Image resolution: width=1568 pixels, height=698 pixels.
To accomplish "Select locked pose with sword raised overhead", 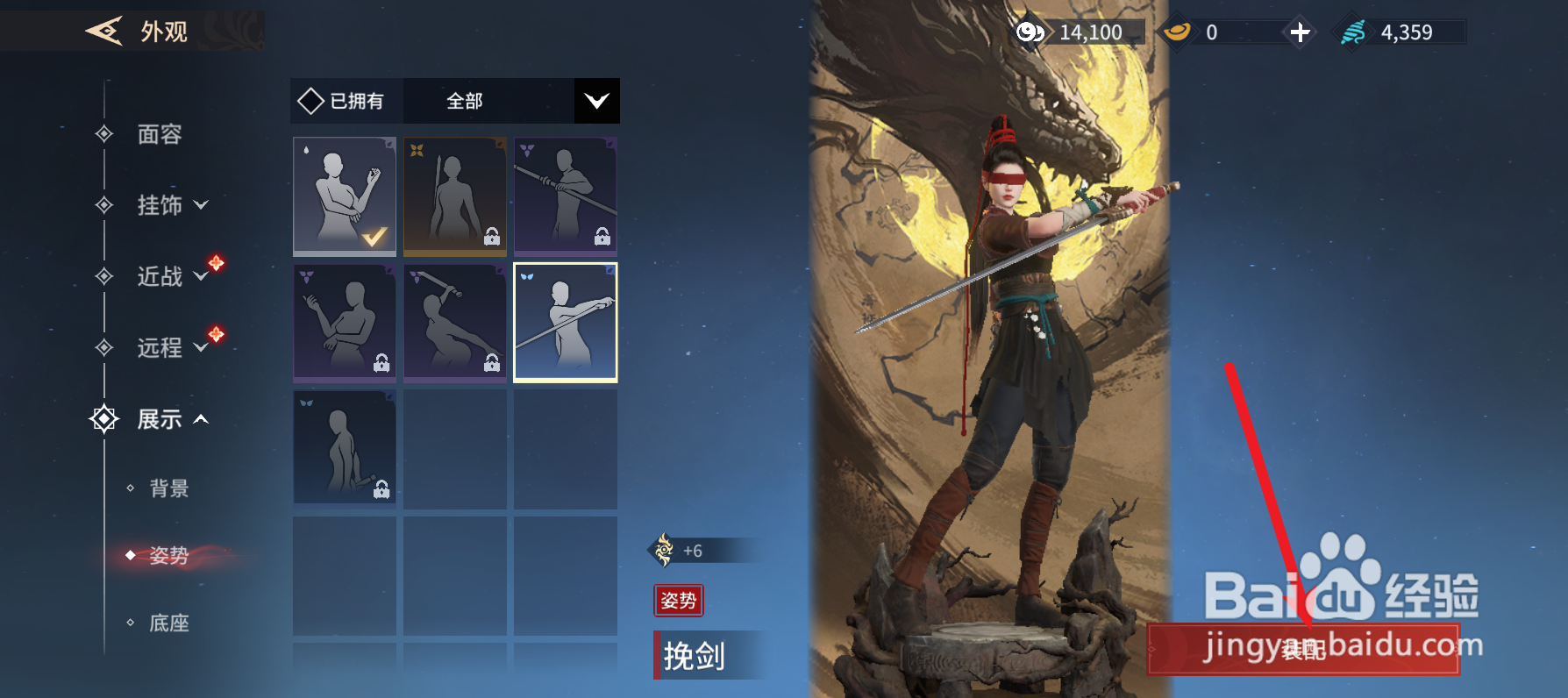I will (x=454, y=322).
